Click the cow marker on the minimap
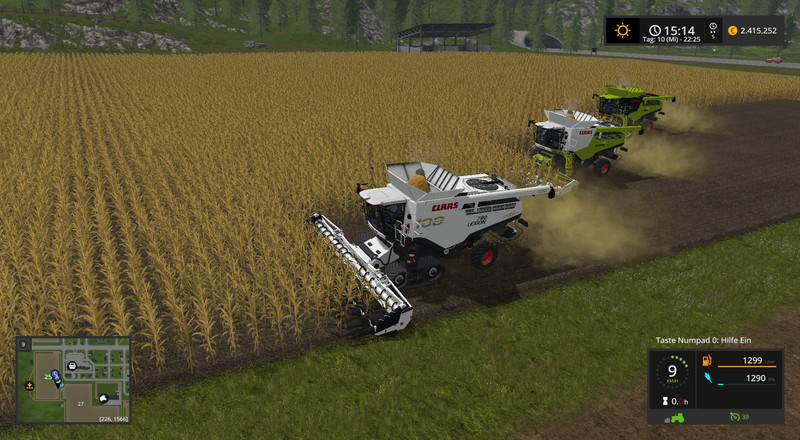The width and height of the screenshot is (800, 440). [105, 397]
